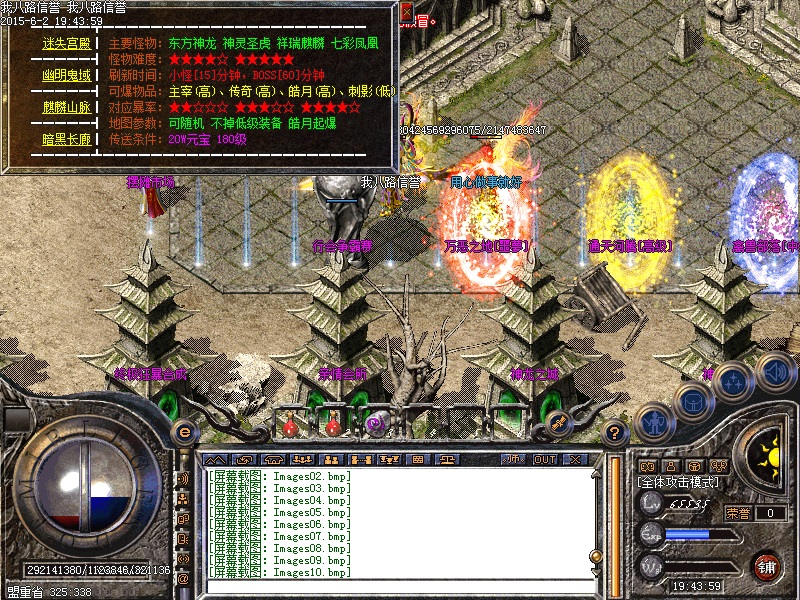Click the OUT button above chat
Screen dimensions: 800x600
pos(544,459)
